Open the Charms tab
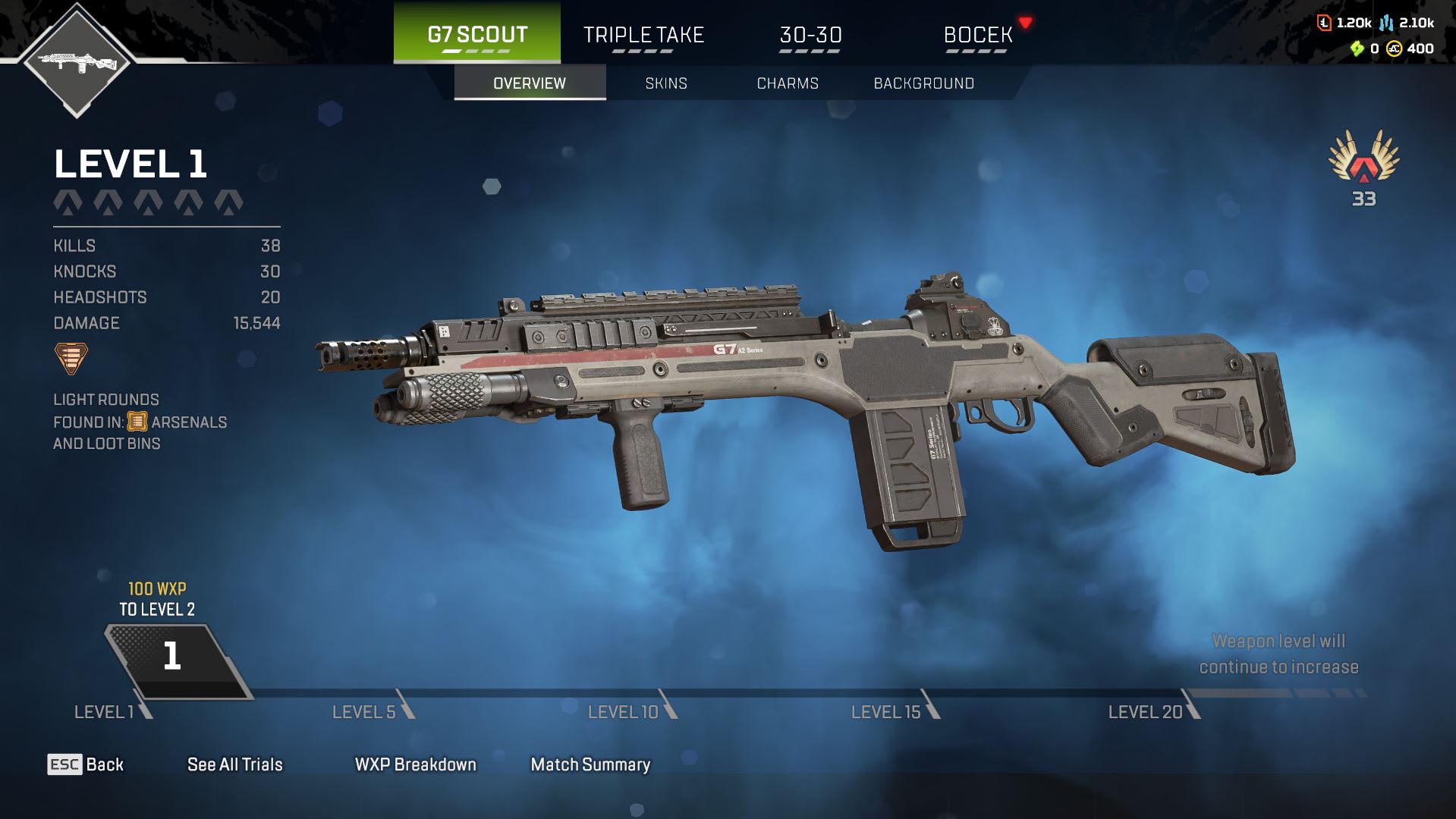 tap(788, 83)
